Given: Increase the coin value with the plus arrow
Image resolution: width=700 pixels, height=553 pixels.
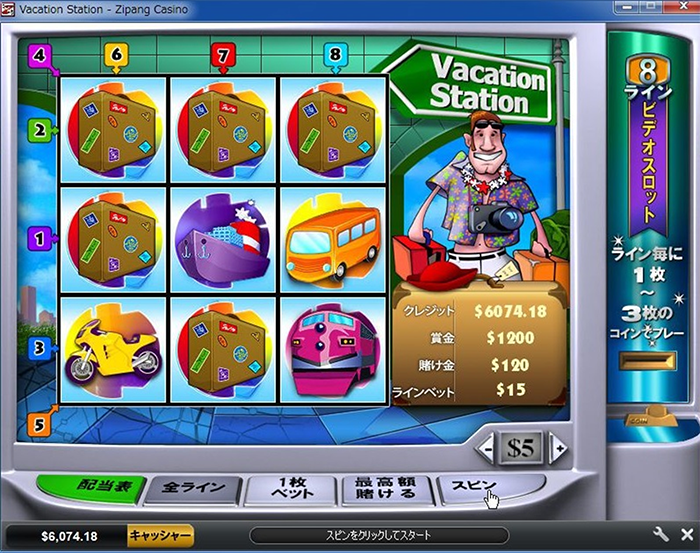Looking at the screenshot, I should (x=558, y=449).
